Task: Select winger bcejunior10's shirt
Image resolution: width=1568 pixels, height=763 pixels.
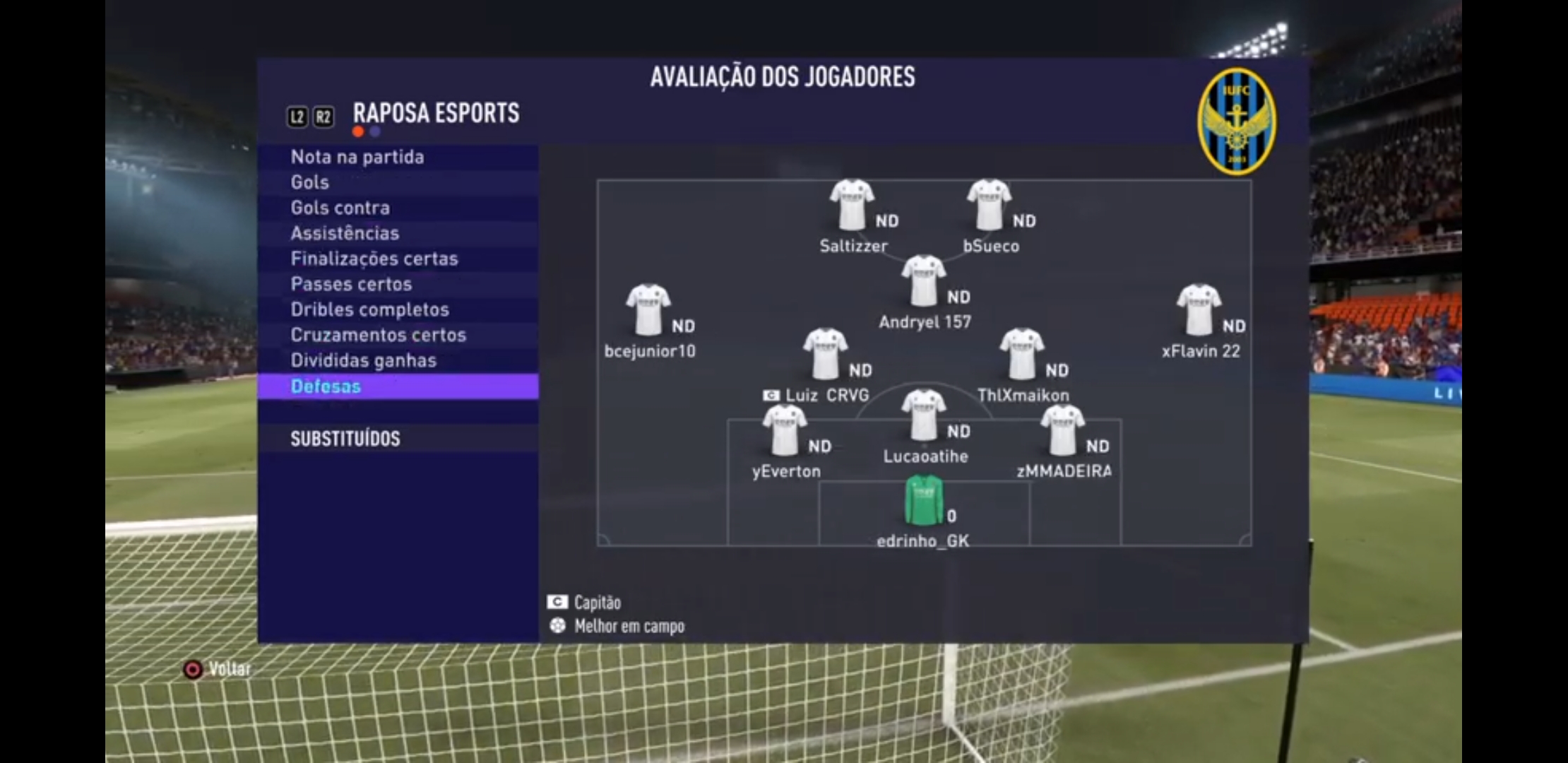Action: coord(648,310)
